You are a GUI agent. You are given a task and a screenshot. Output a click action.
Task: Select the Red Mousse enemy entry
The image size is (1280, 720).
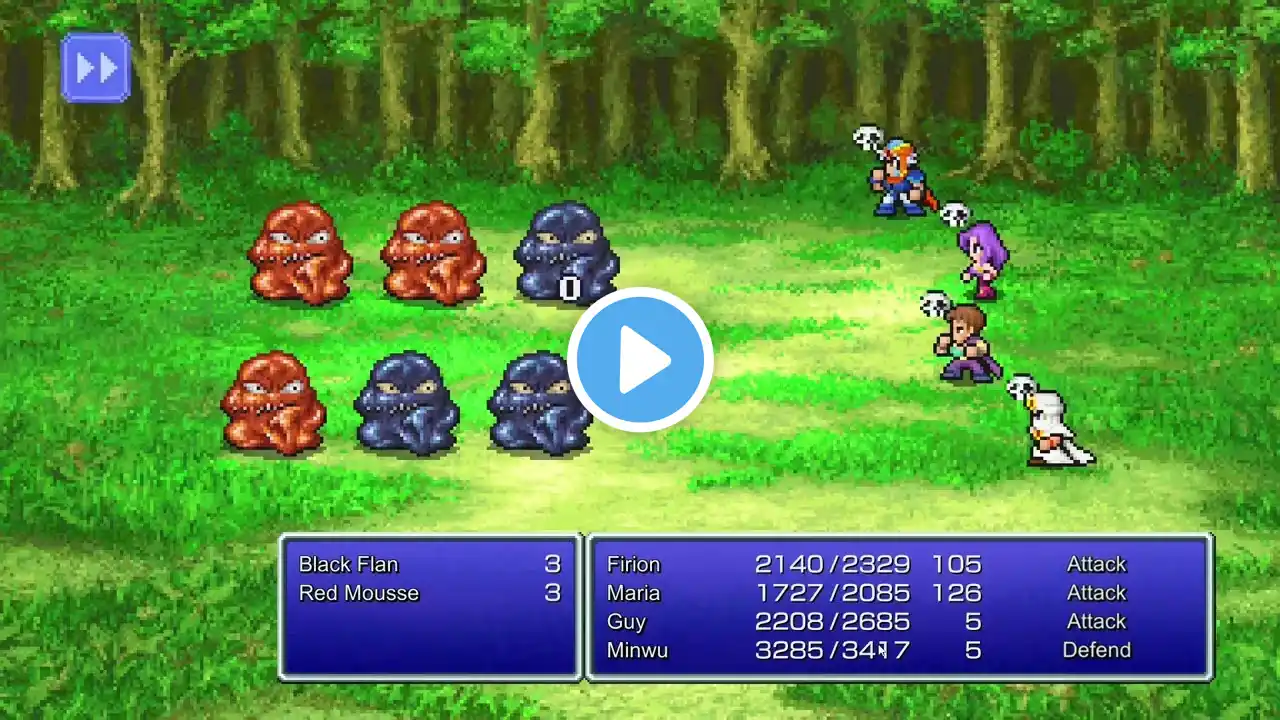[x=359, y=593]
